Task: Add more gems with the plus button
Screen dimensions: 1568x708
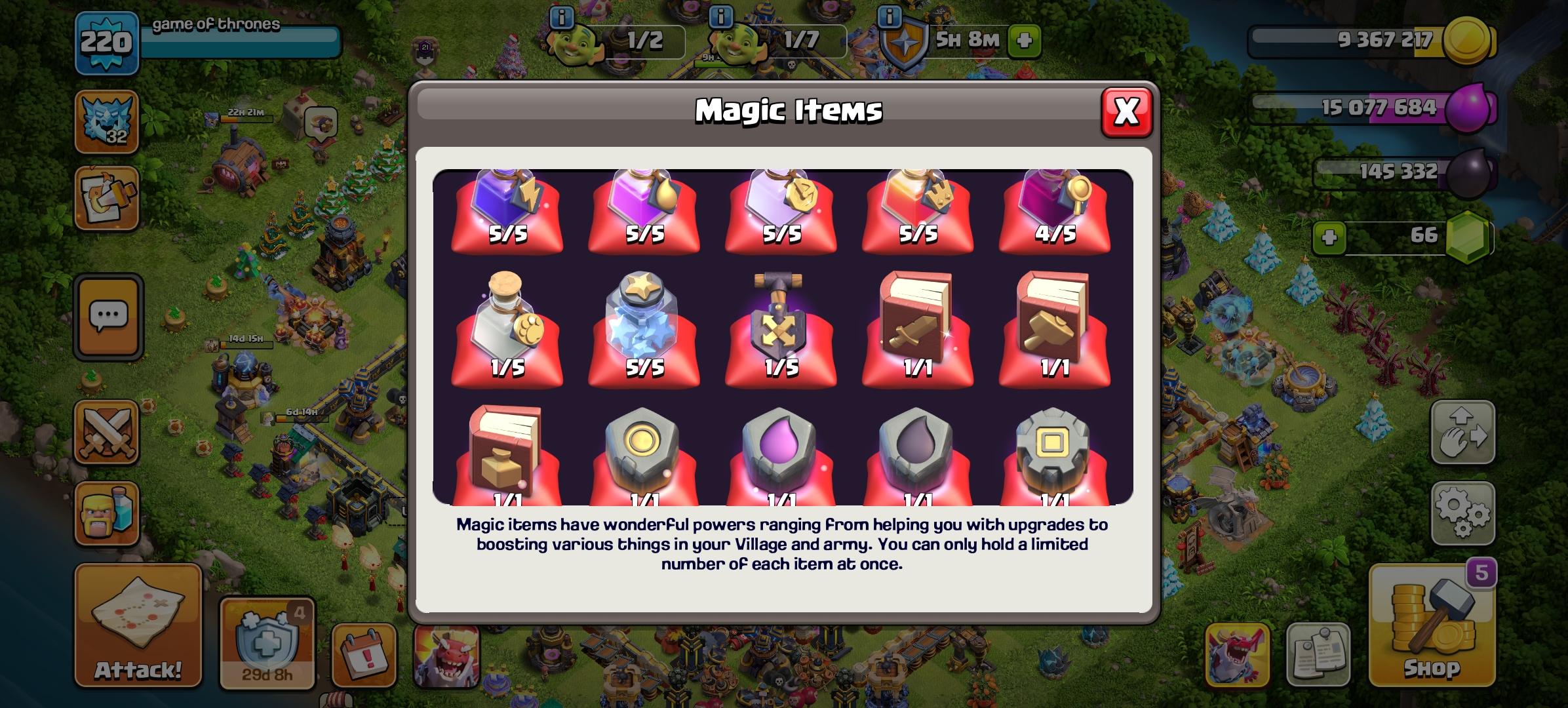Action: (1329, 237)
